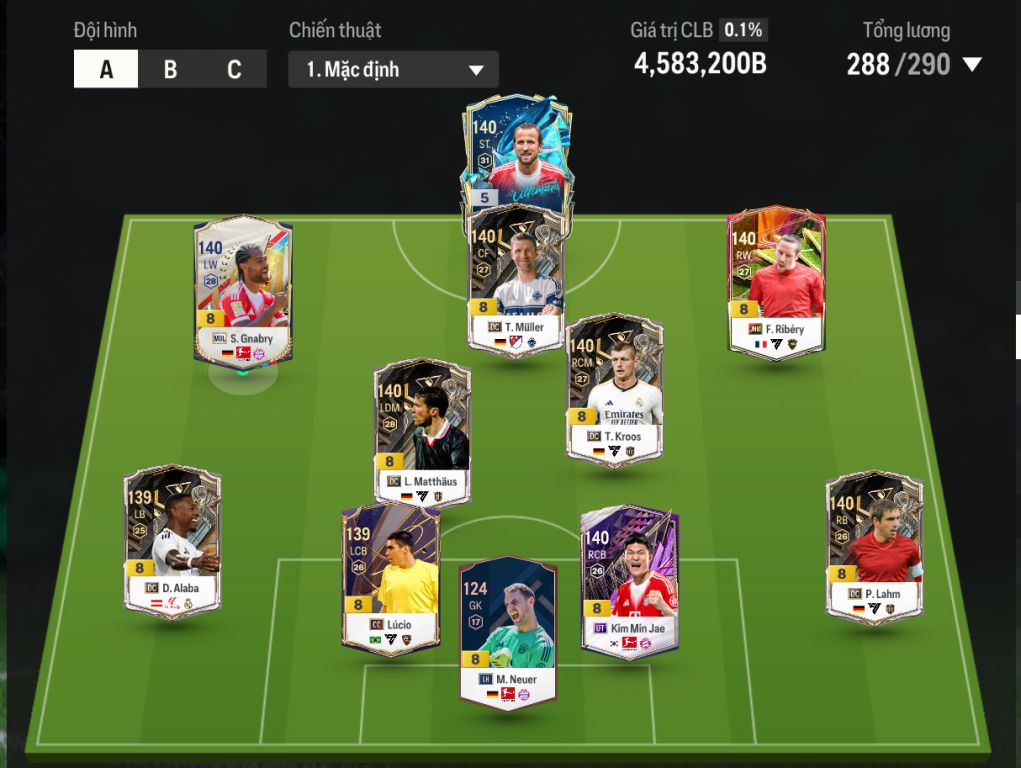Switch to squad tab C

(x=234, y=69)
